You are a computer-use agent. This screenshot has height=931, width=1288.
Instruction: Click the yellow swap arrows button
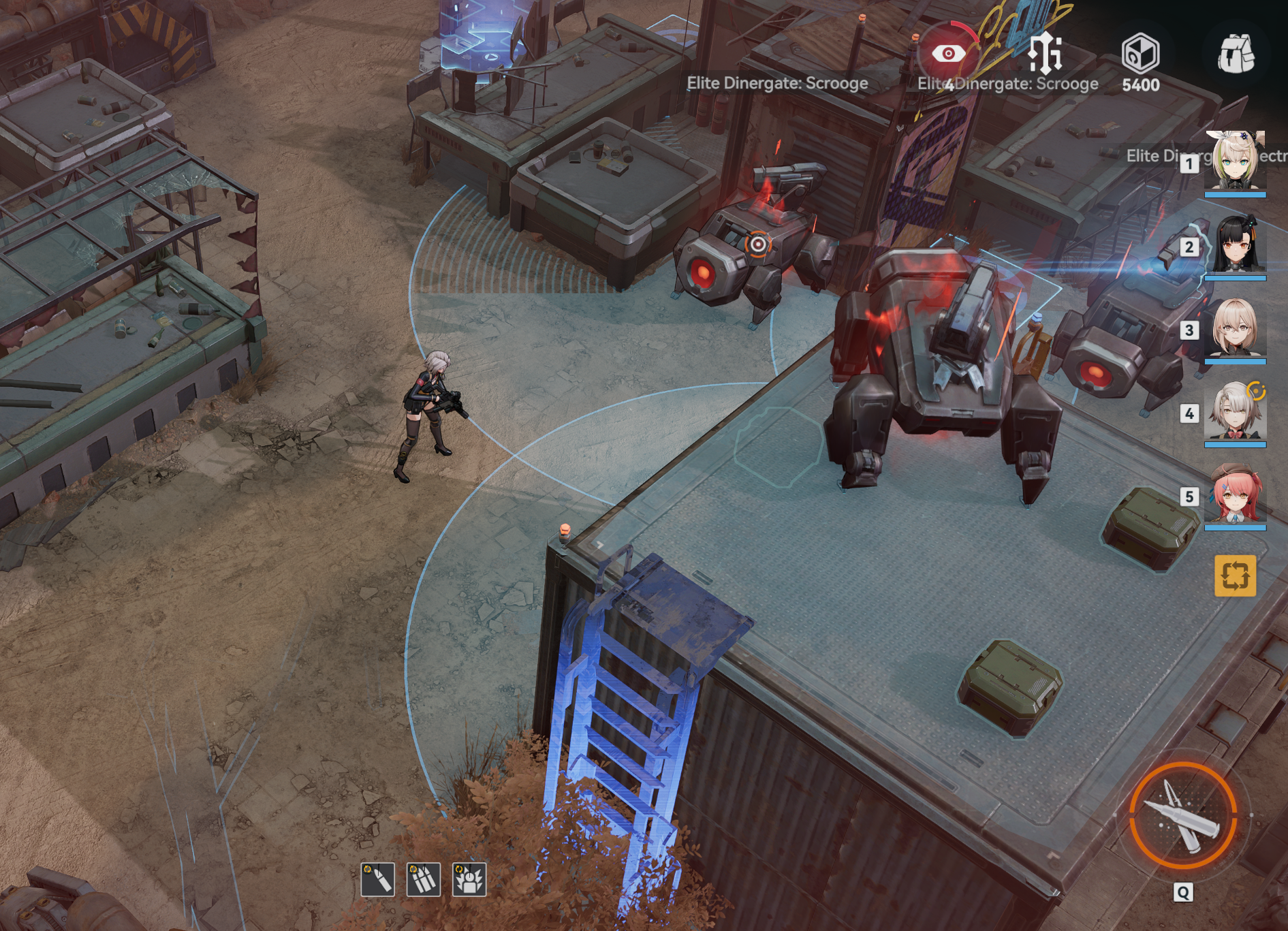1235,575
